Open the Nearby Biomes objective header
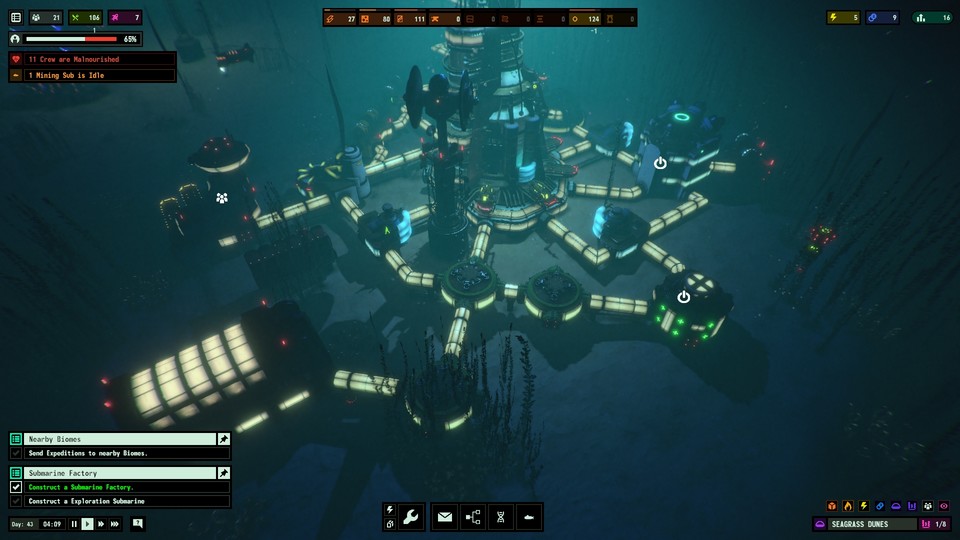The height and width of the screenshot is (540, 960). click(x=118, y=439)
